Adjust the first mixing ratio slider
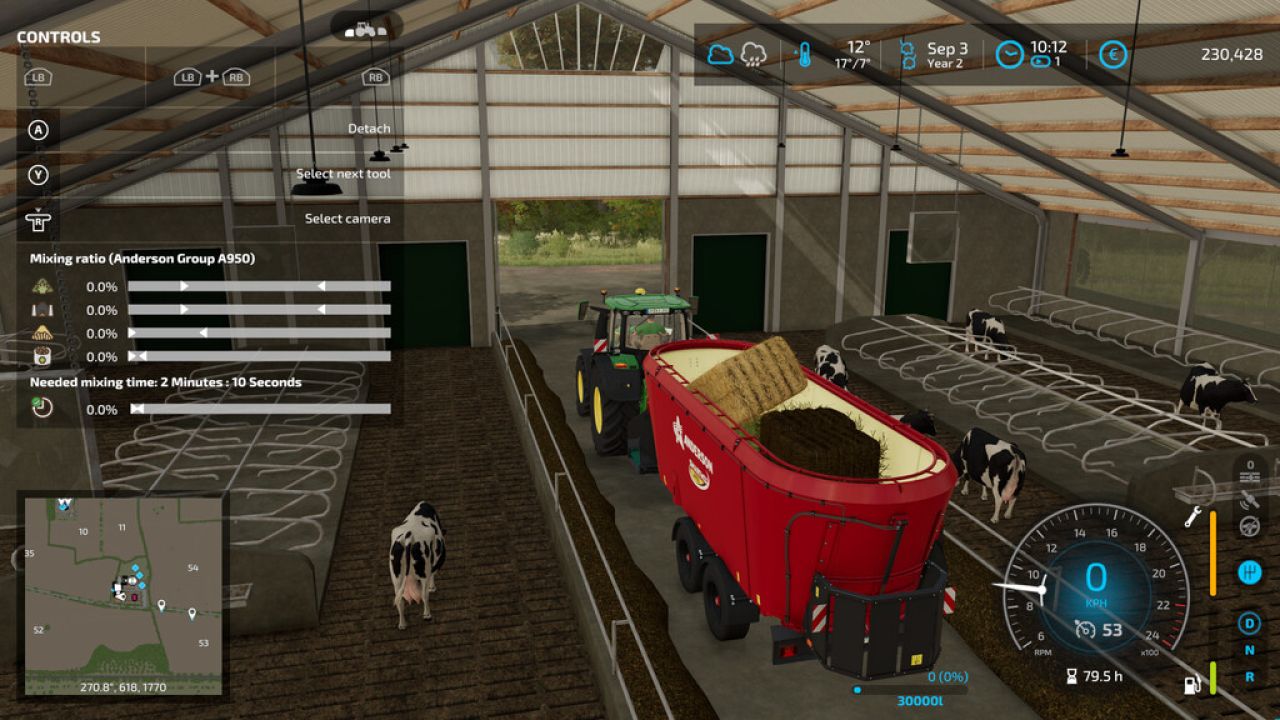The height and width of the screenshot is (720, 1280). coord(260,285)
